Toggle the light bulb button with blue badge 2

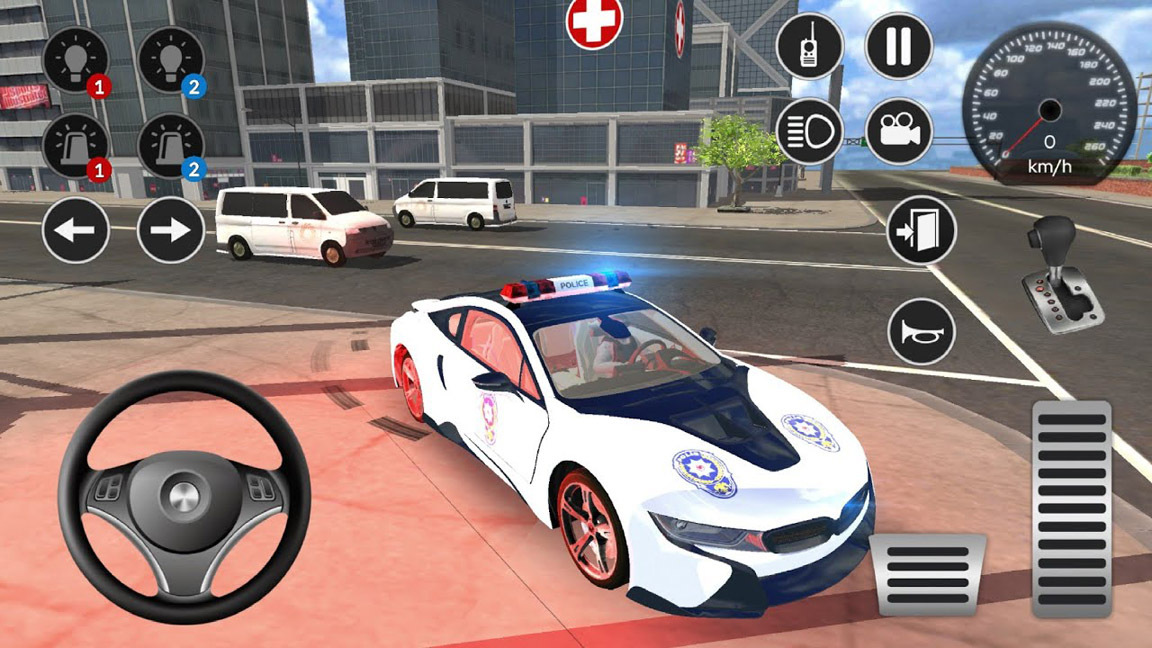pyautogui.click(x=171, y=59)
